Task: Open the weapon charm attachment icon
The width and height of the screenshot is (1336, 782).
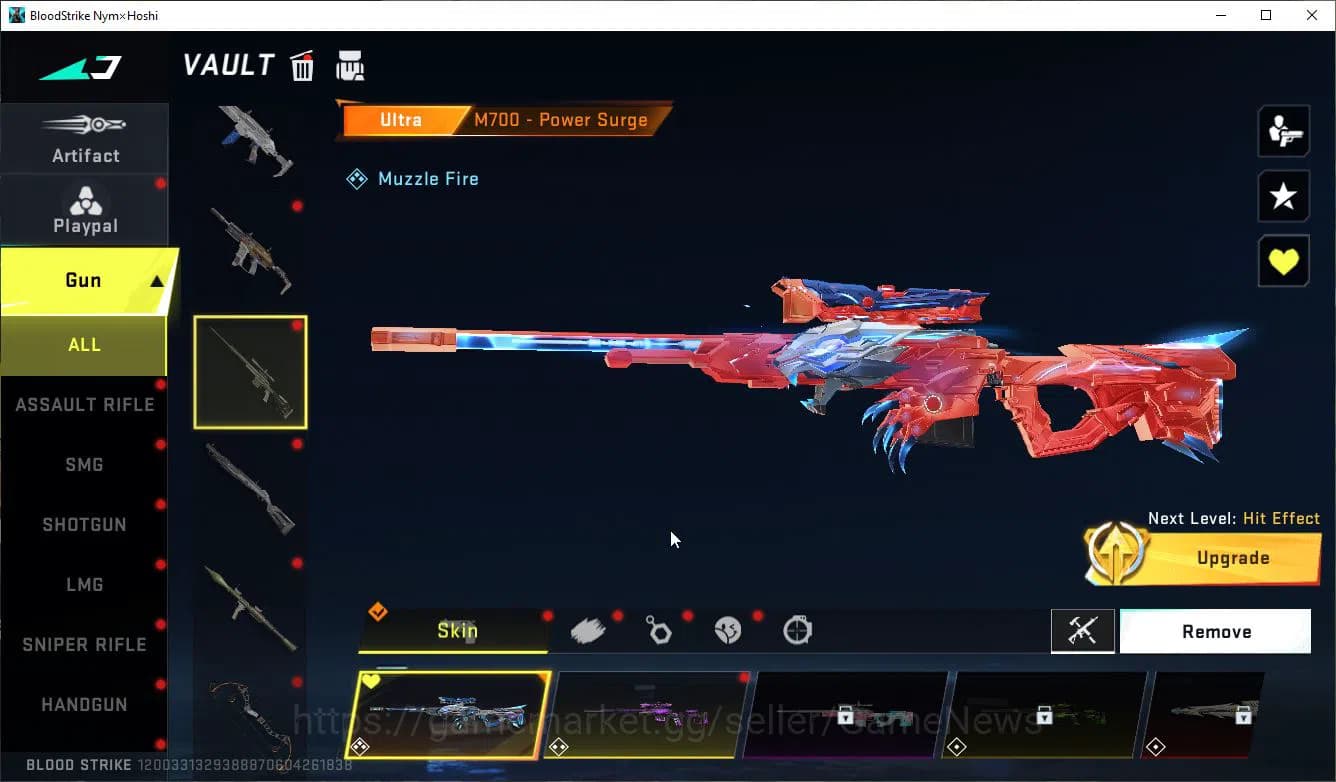Action: click(660, 628)
